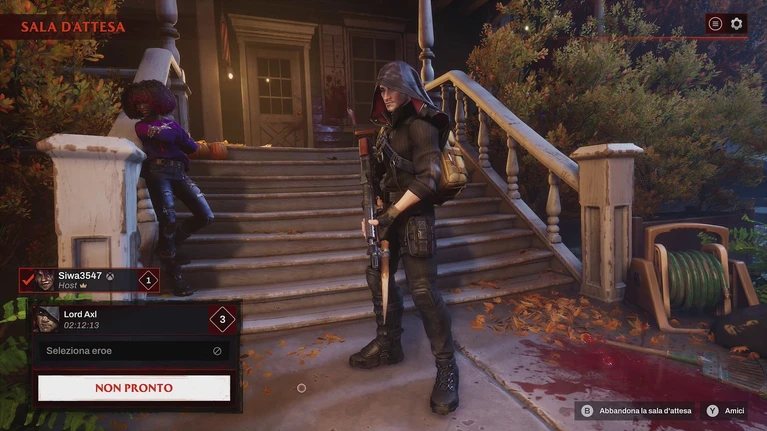Image resolution: width=767 pixels, height=431 pixels.
Task: Select the Lord Axl player row
Action: pos(134,319)
